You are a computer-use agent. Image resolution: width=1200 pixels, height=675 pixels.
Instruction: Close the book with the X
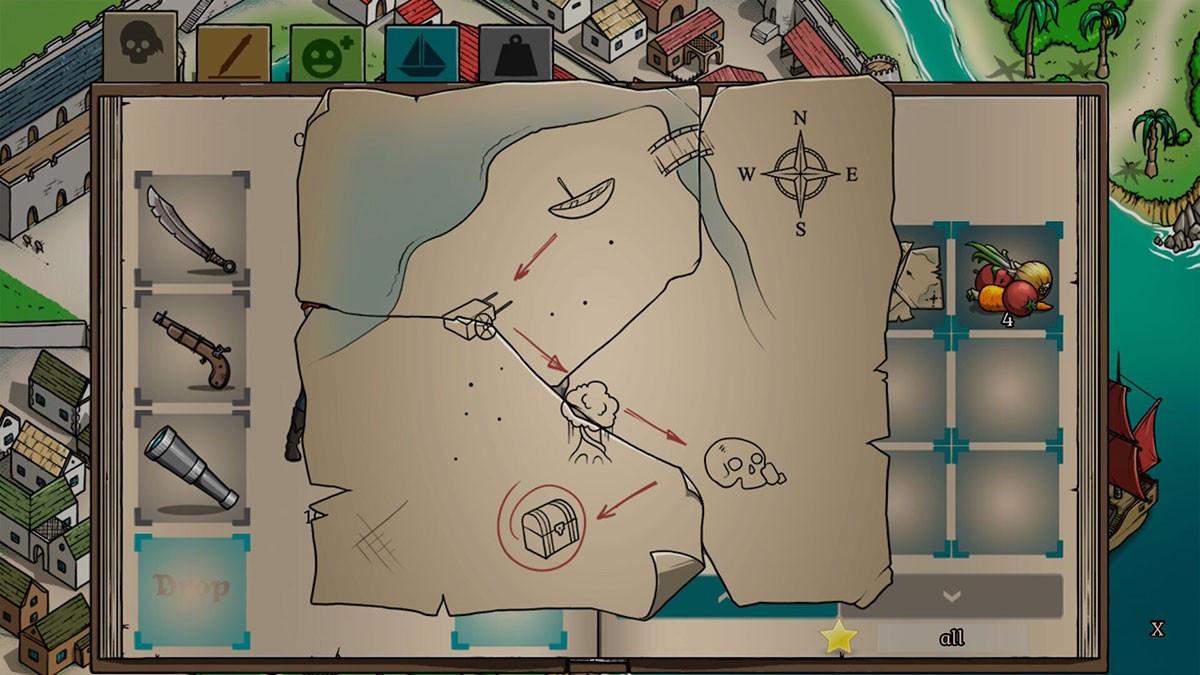(1157, 629)
